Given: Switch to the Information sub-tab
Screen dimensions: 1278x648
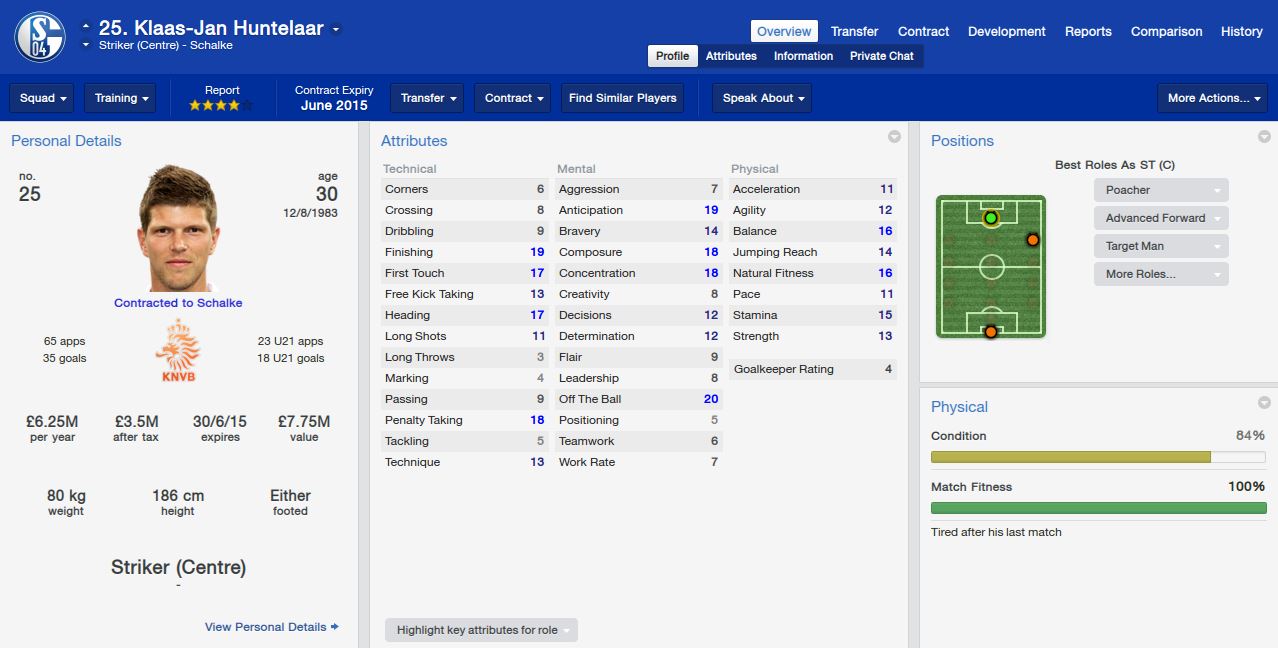Looking at the screenshot, I should (x=803, y=56).
